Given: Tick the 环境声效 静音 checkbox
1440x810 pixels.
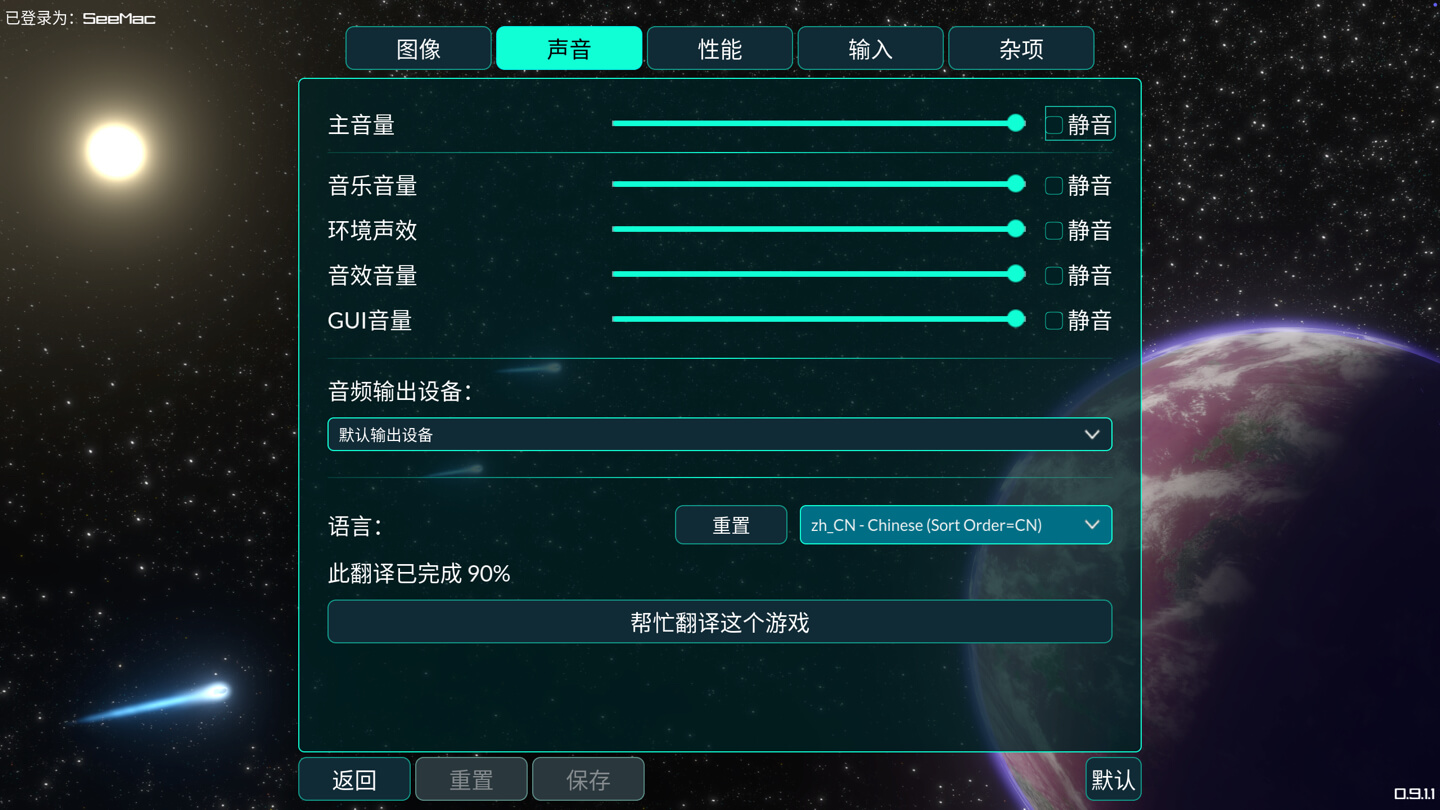Looking at the screenshot, I should (1054, 231).
